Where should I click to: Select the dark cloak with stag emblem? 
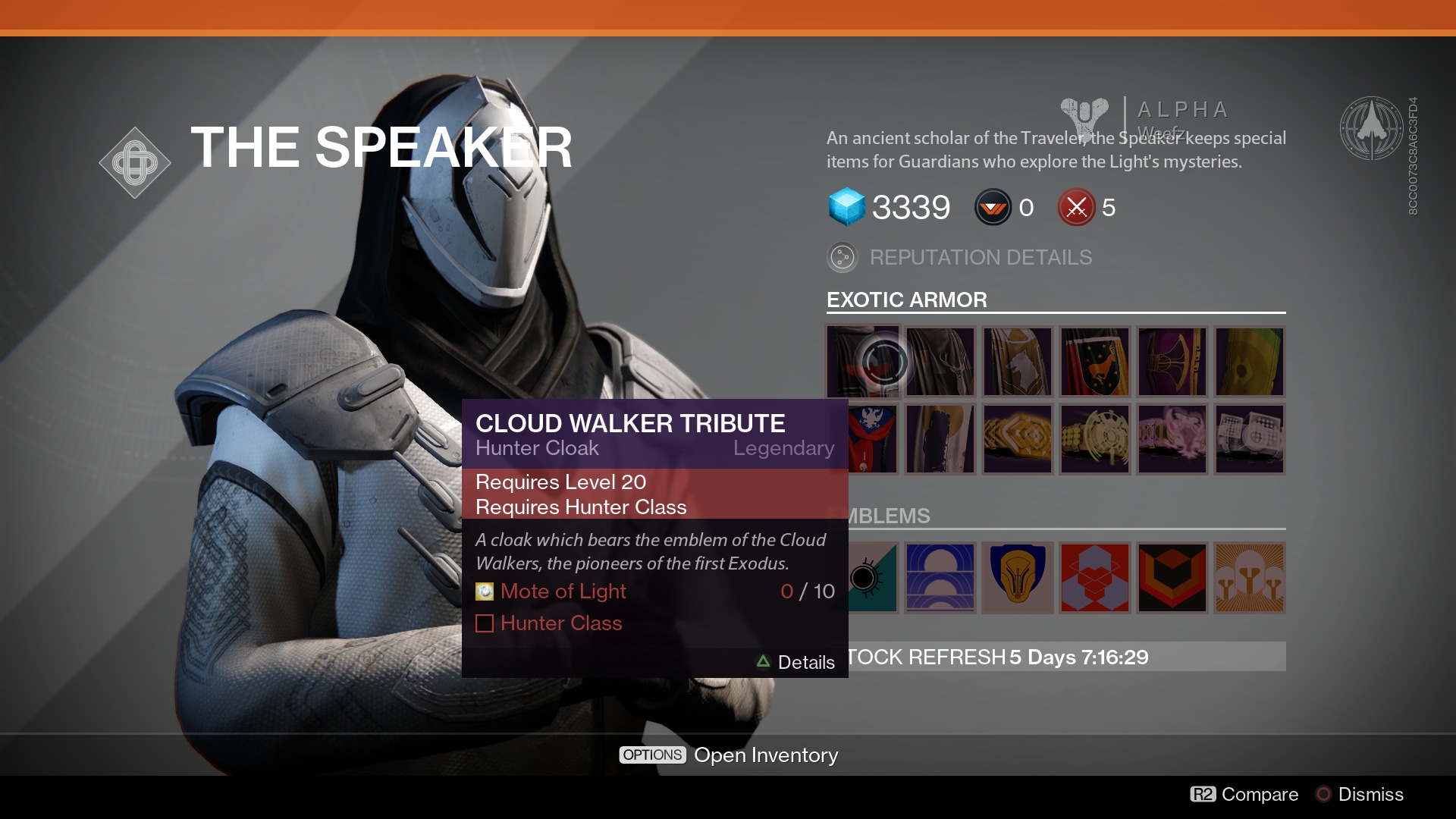pos(940,362)
